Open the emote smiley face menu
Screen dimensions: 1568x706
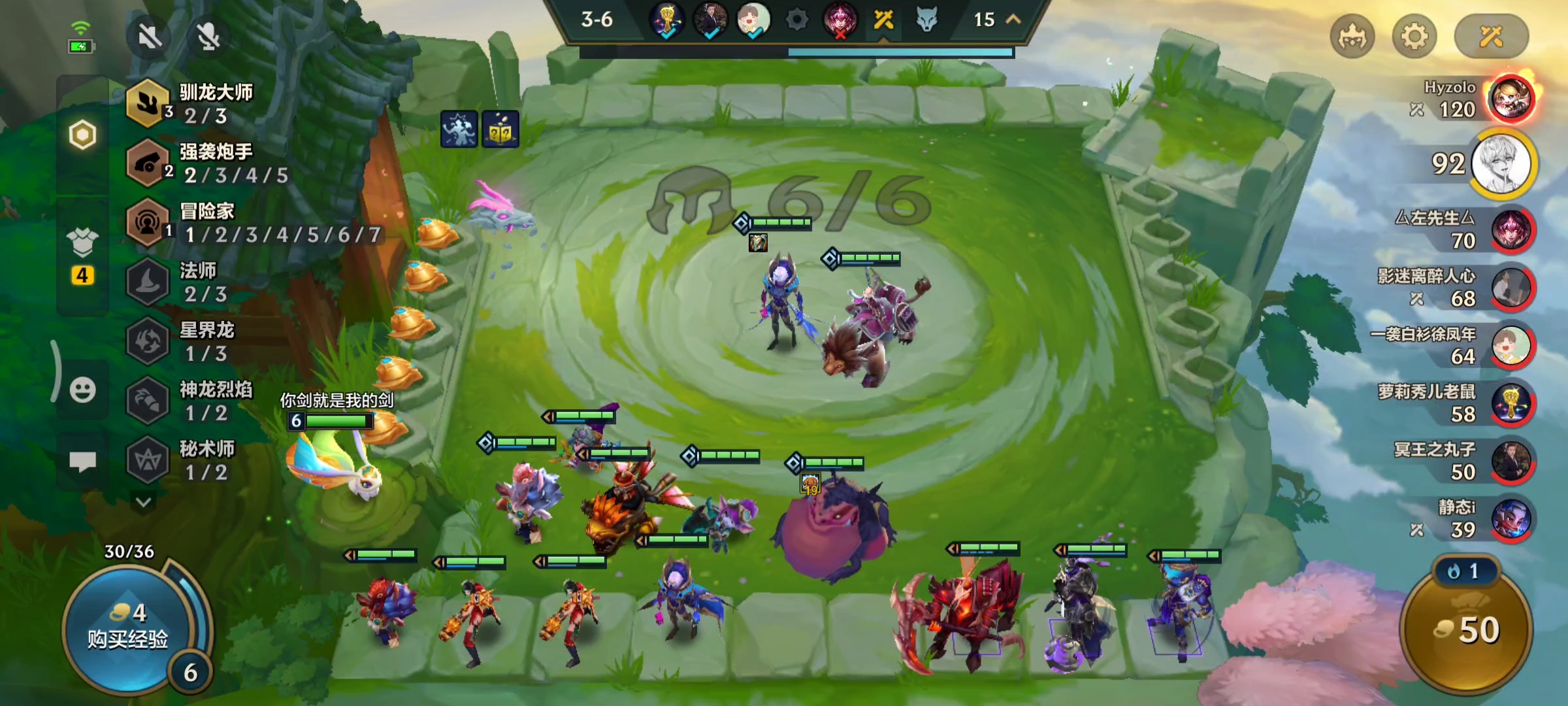click(82, 390)
